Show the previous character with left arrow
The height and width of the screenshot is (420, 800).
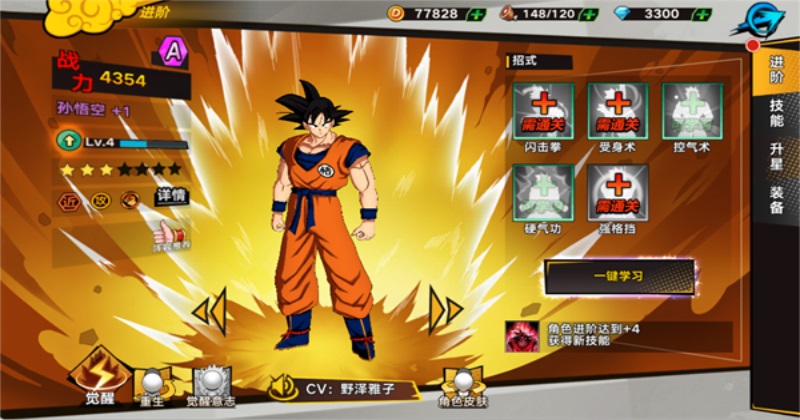coord(209,309)
